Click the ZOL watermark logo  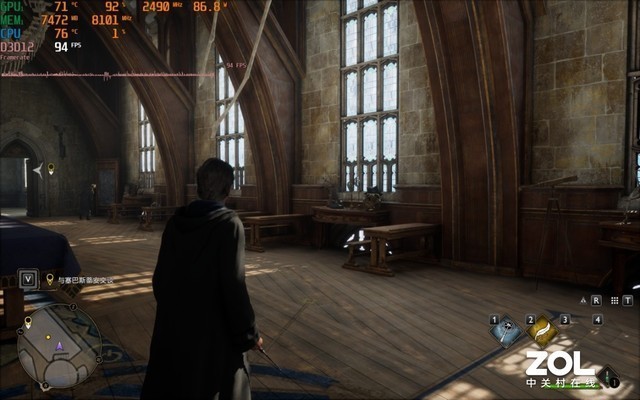coord(560,366)
